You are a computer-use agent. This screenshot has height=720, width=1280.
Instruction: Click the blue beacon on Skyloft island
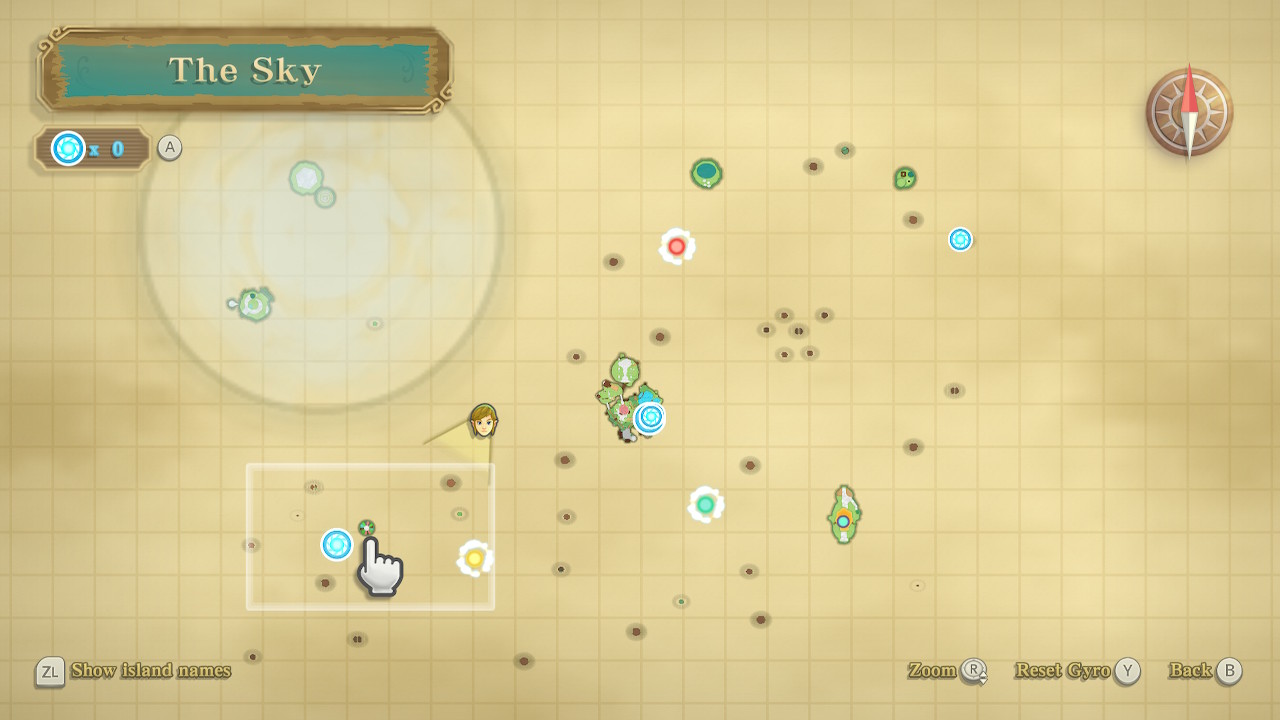[x=650, y=417]
